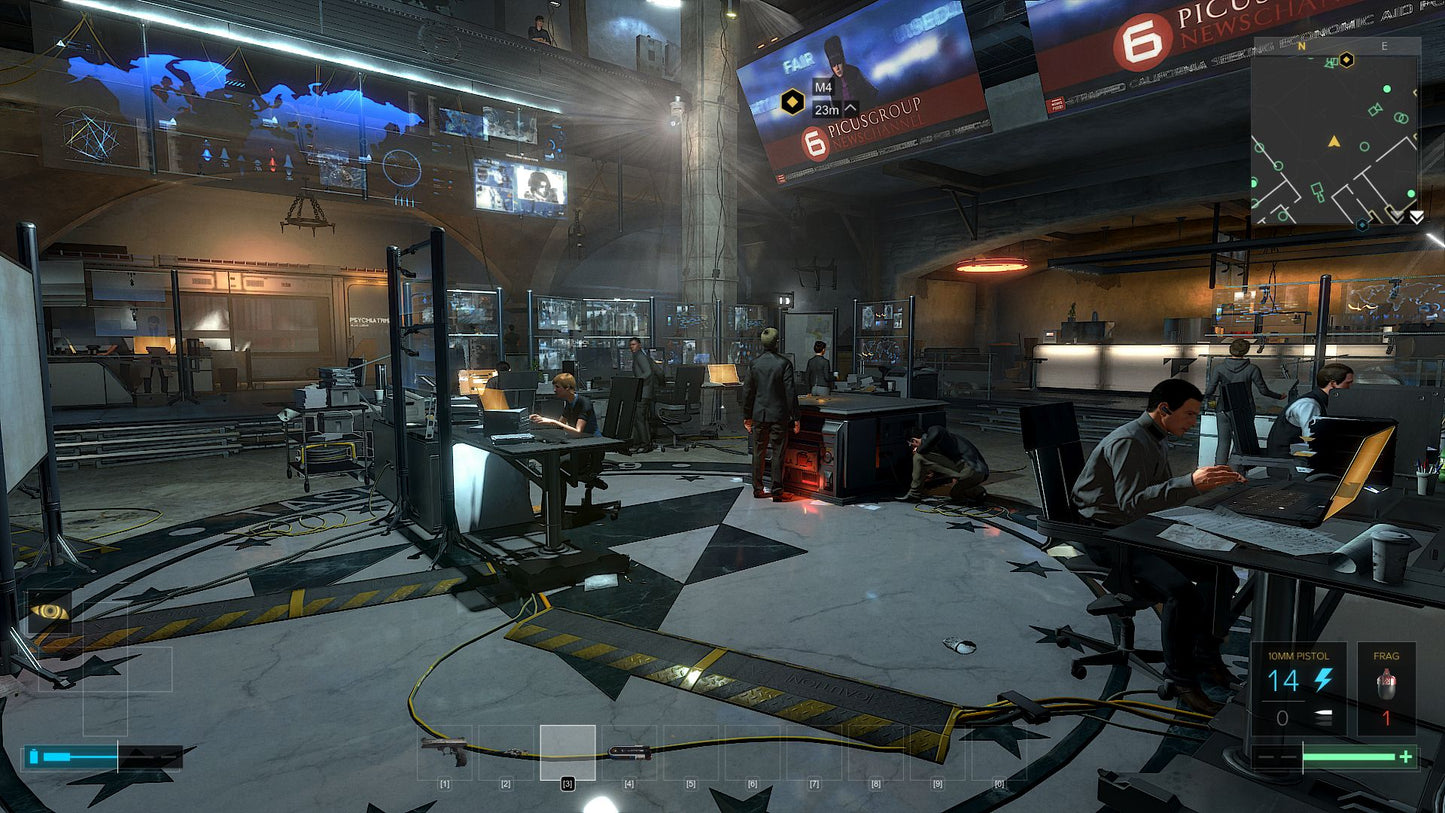Click the bullet ammo icon below the lightning bolt
The width and height of the screenshot is (1445, 813).
1324,717
